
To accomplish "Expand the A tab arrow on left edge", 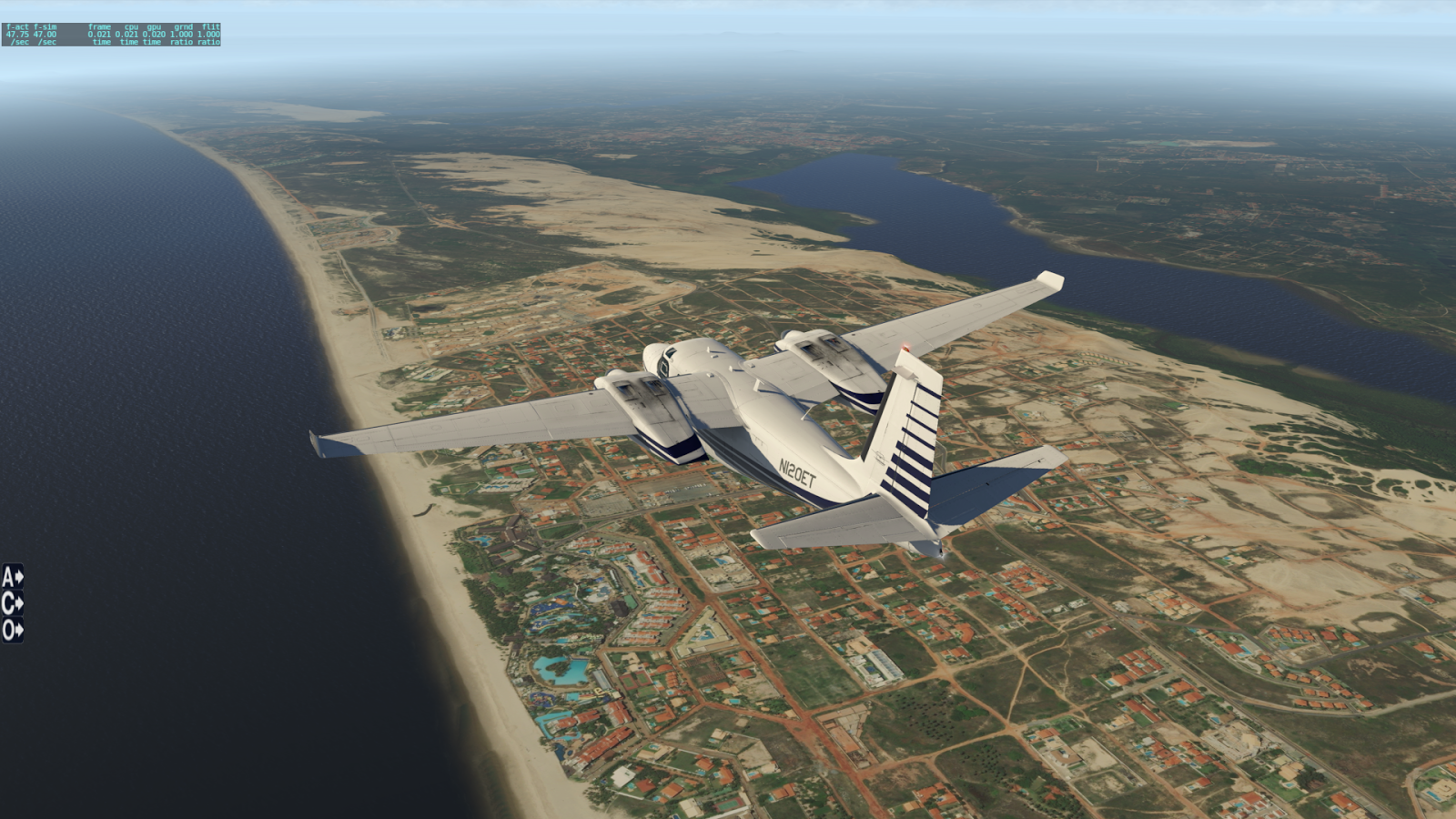I will 20,576.
